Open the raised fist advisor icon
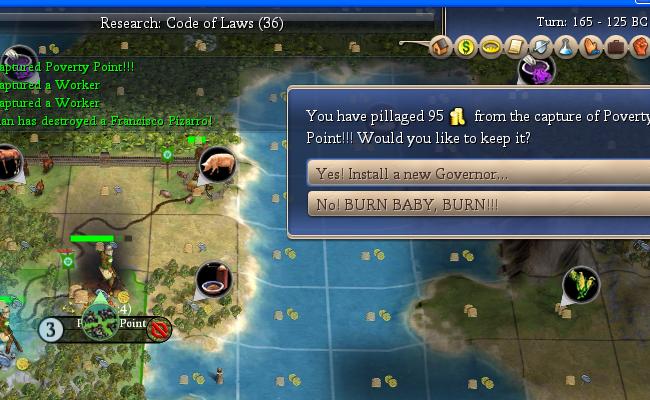Screen dimensions: 650x400 click(x=639, y=46)
